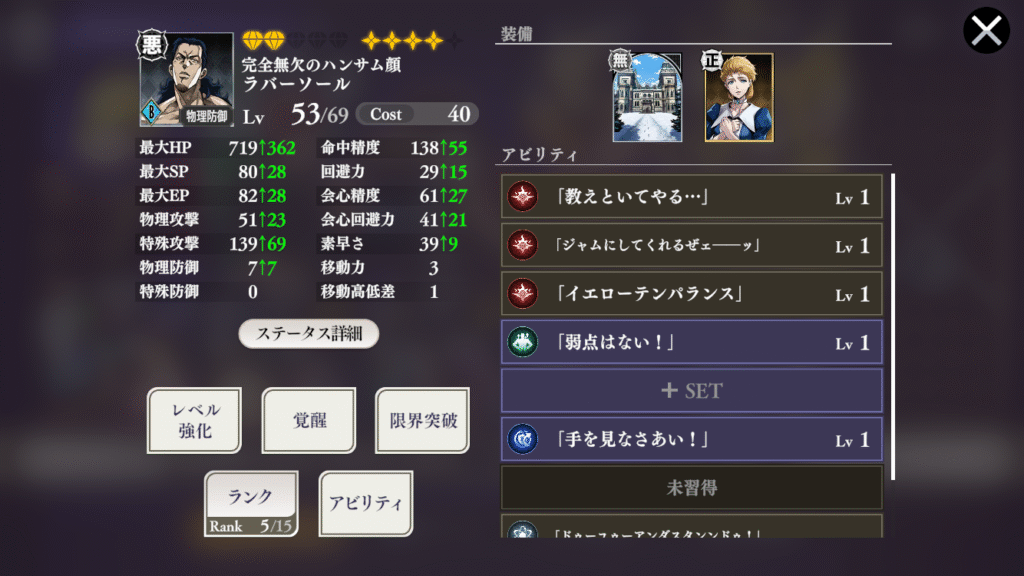Open the レベル強化 level enhancement menu

pos(194,421)
